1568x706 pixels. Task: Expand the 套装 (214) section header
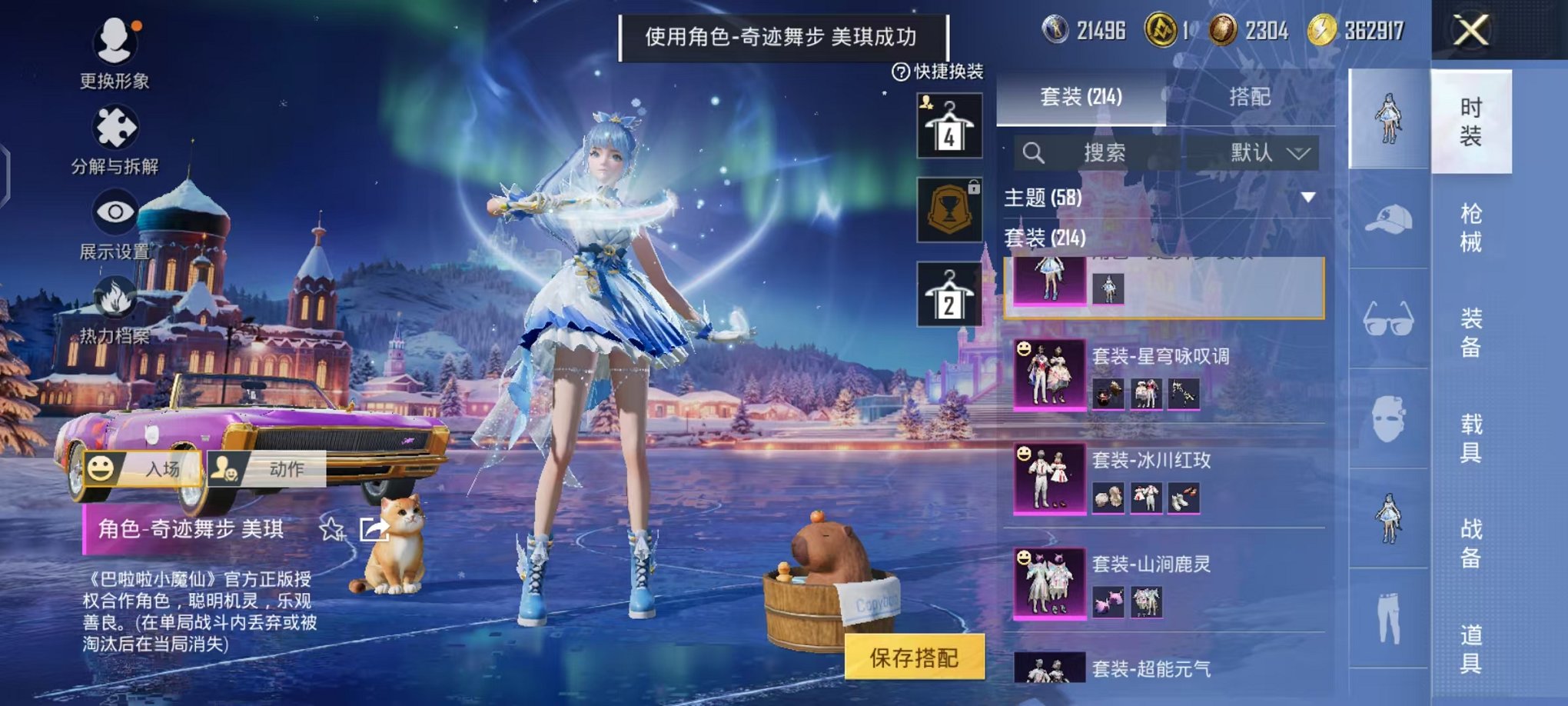click(x=1045, y=238)
